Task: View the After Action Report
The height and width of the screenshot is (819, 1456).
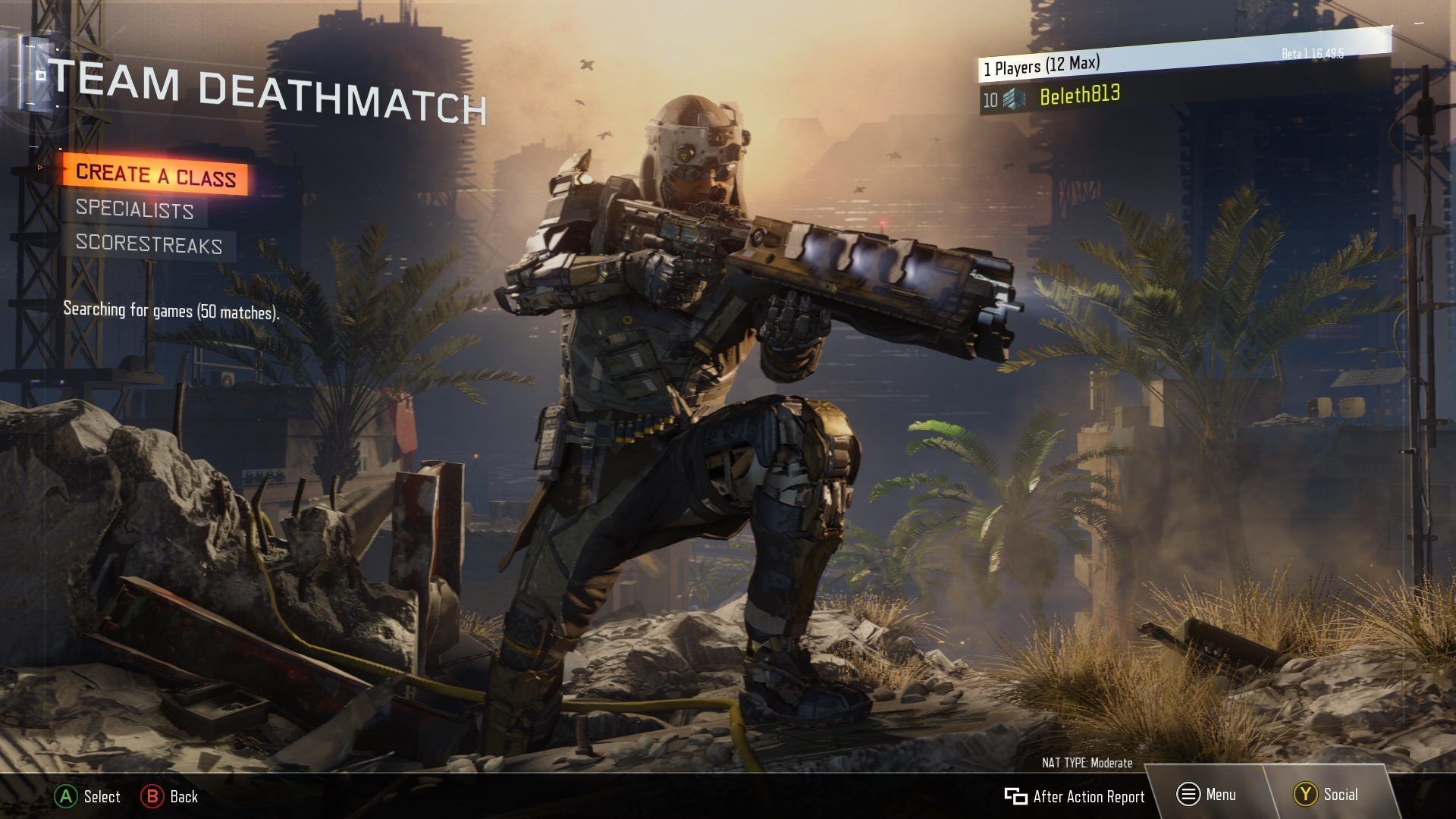Action: (1075, 796)
